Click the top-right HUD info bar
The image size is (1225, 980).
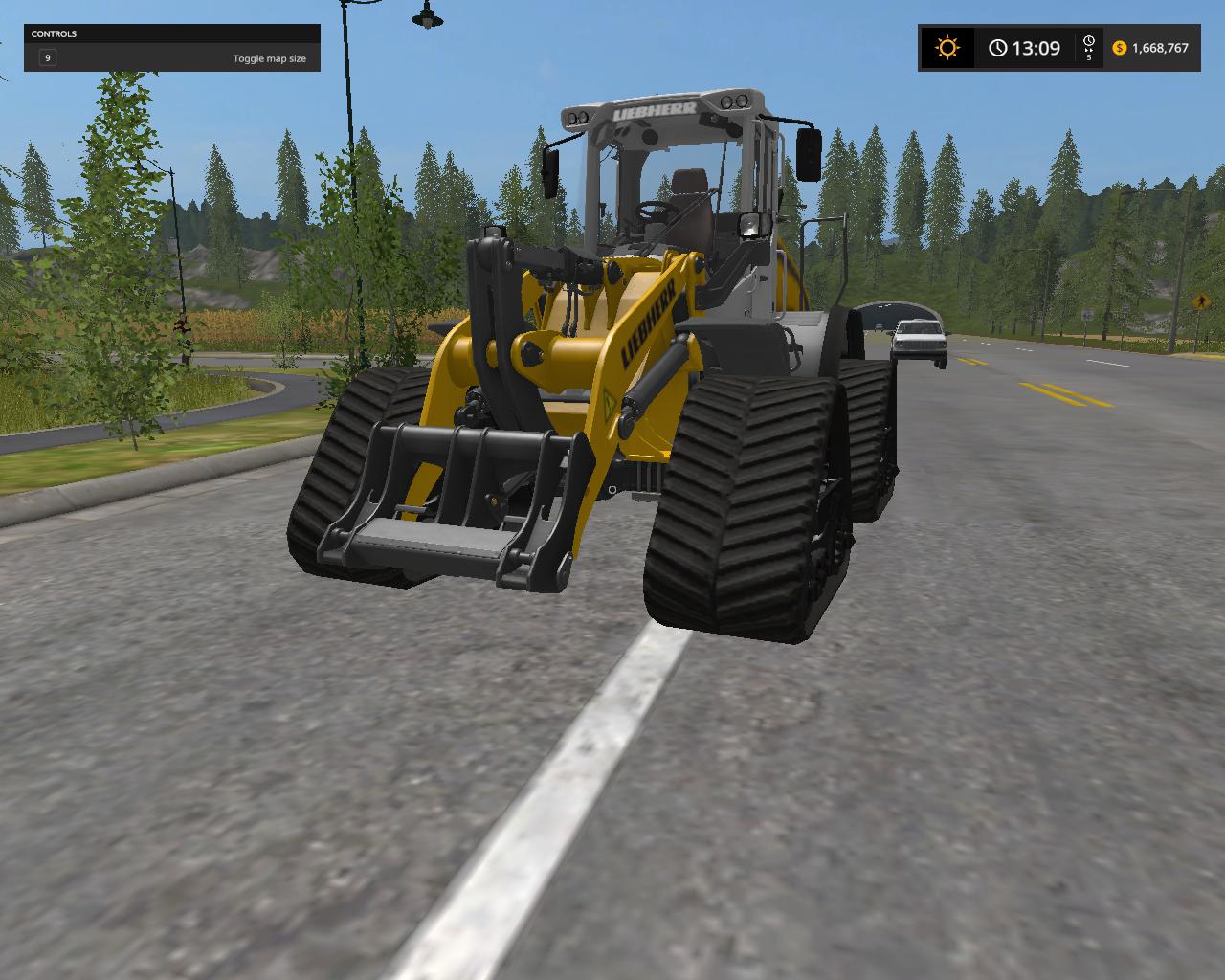click(1058, 47)
